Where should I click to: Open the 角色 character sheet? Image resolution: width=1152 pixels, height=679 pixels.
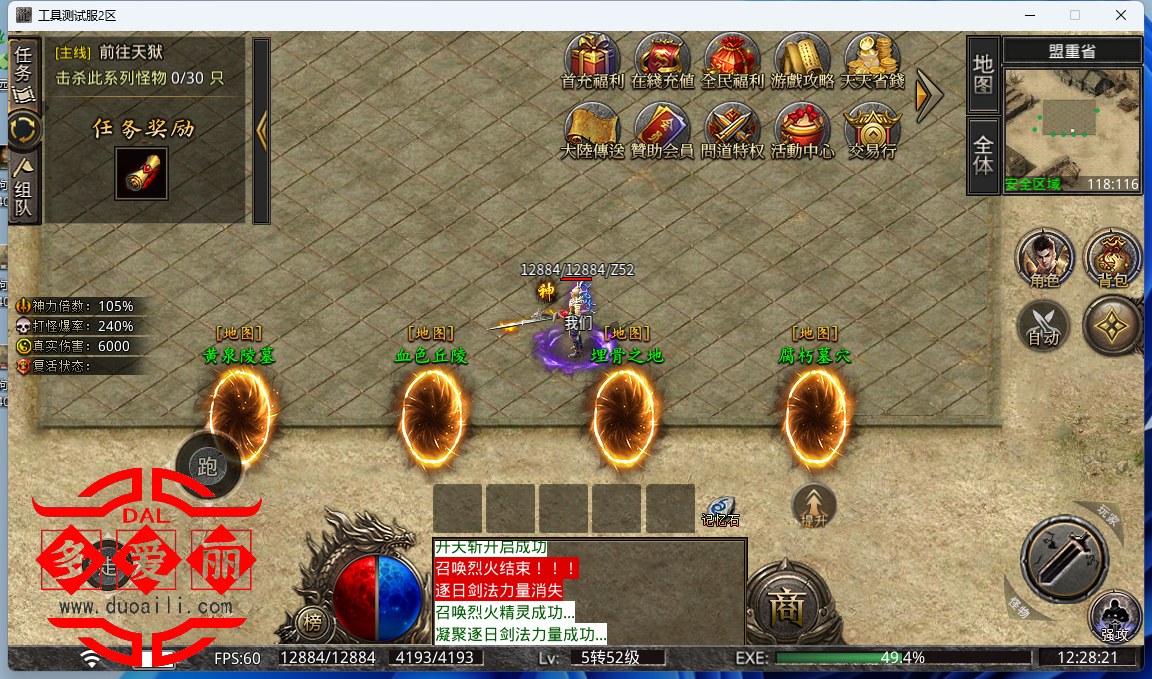pos(1044,258)
